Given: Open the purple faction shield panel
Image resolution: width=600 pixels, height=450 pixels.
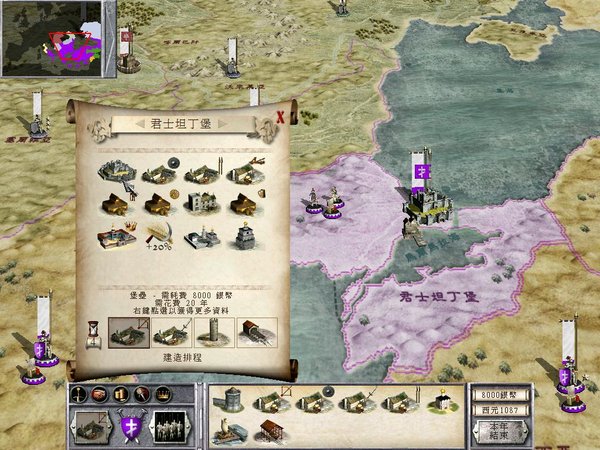Looking at the screenshot, I should pyautogui.click(x=131, y=427).
